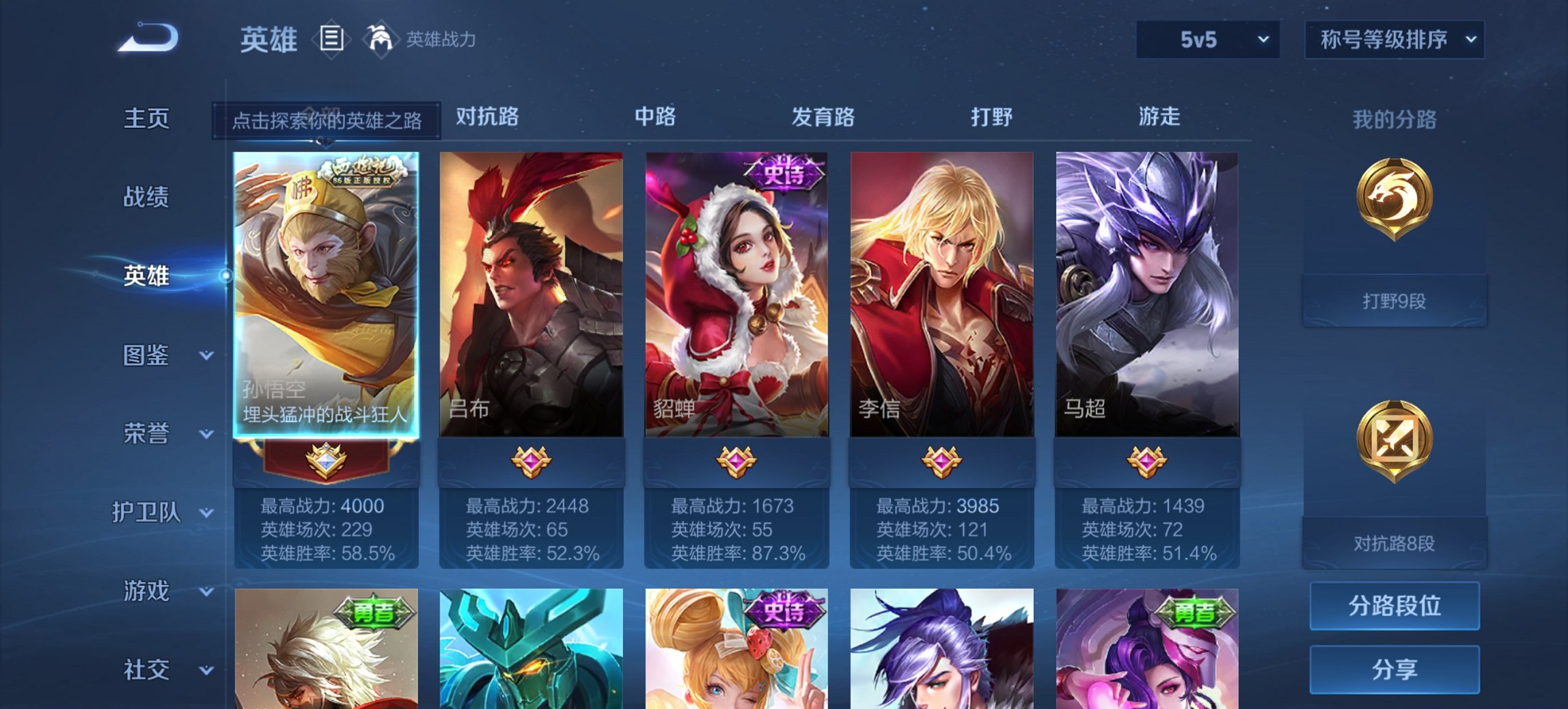Switch to the 对抗路 lane tab
The height and width of the screenshot is (709, 1568).
coord(486,117)
